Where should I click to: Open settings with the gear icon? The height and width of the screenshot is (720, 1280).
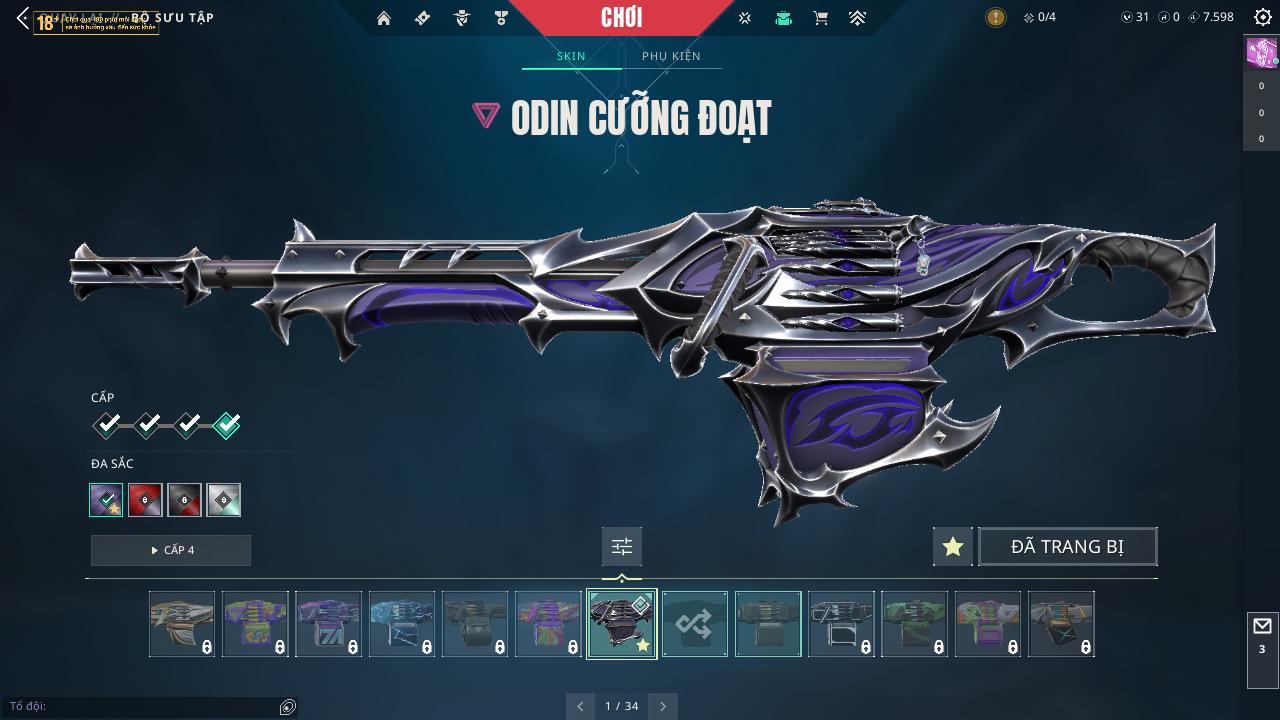(1262, 17)
